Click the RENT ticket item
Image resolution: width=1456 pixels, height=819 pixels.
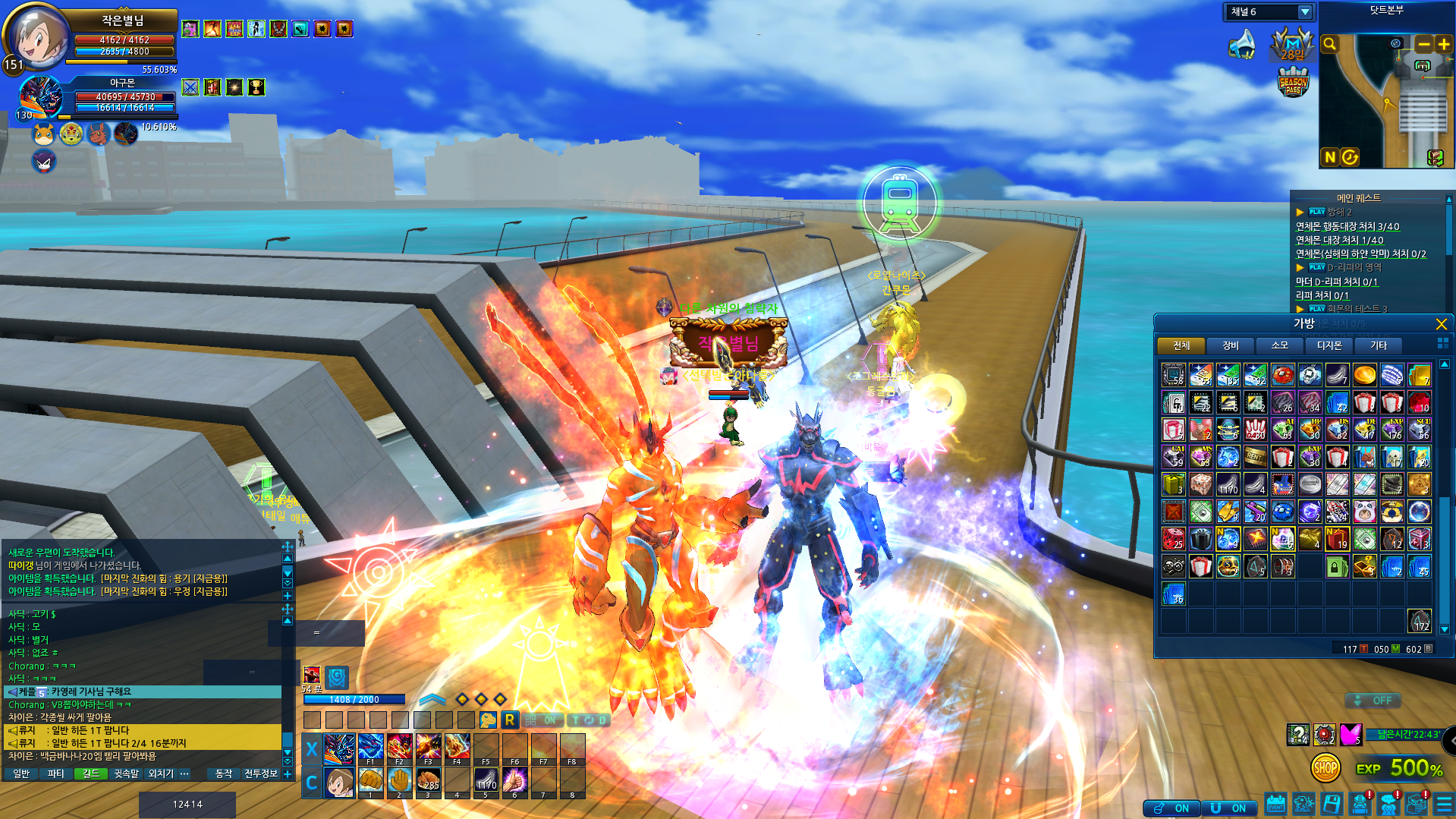point(1256,457)
